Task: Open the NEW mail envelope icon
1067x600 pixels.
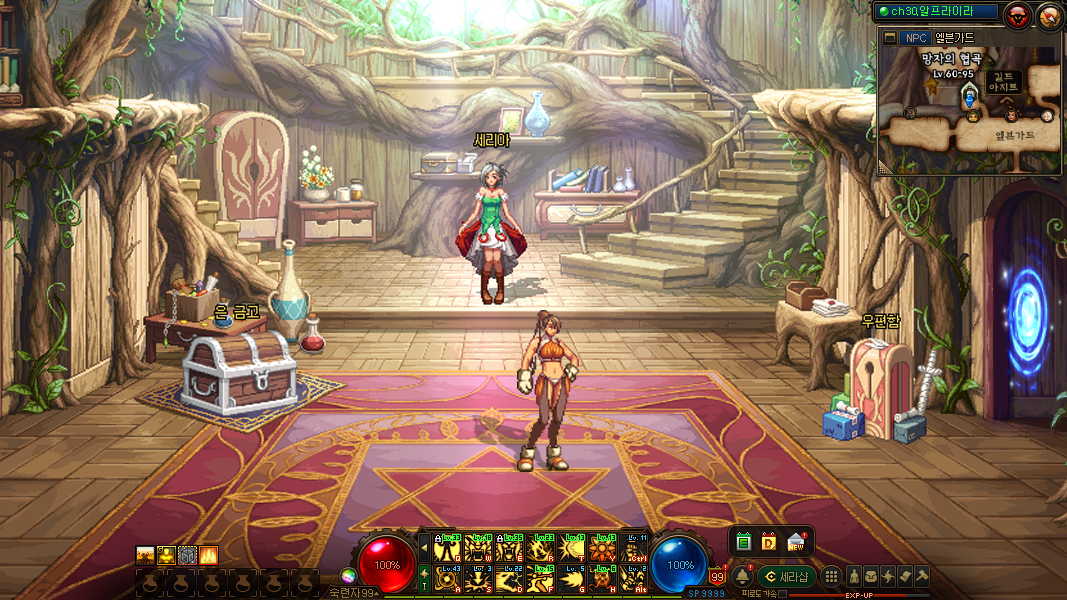Action: point(797,541)
